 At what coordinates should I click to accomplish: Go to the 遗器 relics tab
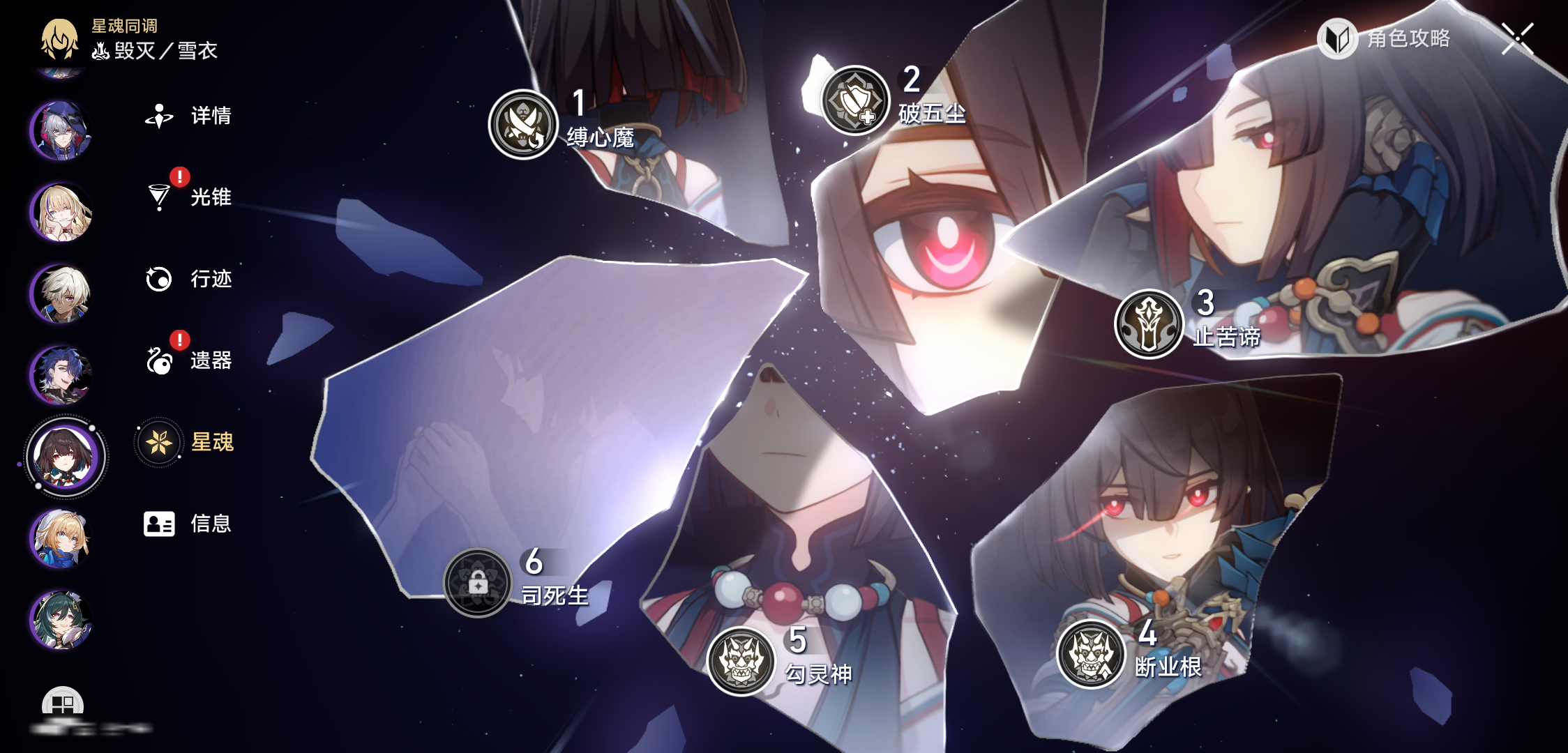coord(188,360)
